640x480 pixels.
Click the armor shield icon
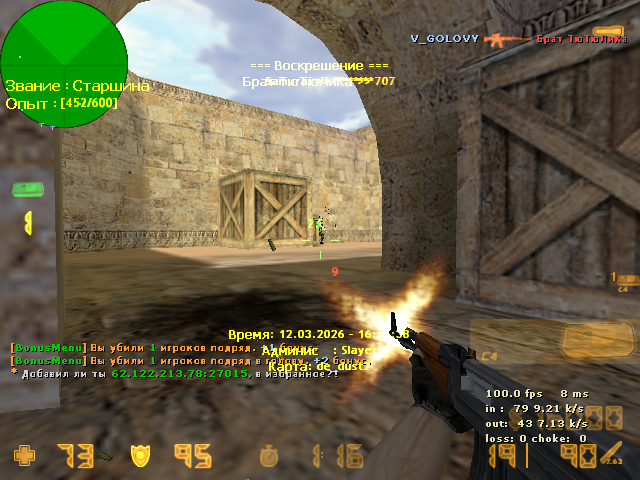point(140,456)
